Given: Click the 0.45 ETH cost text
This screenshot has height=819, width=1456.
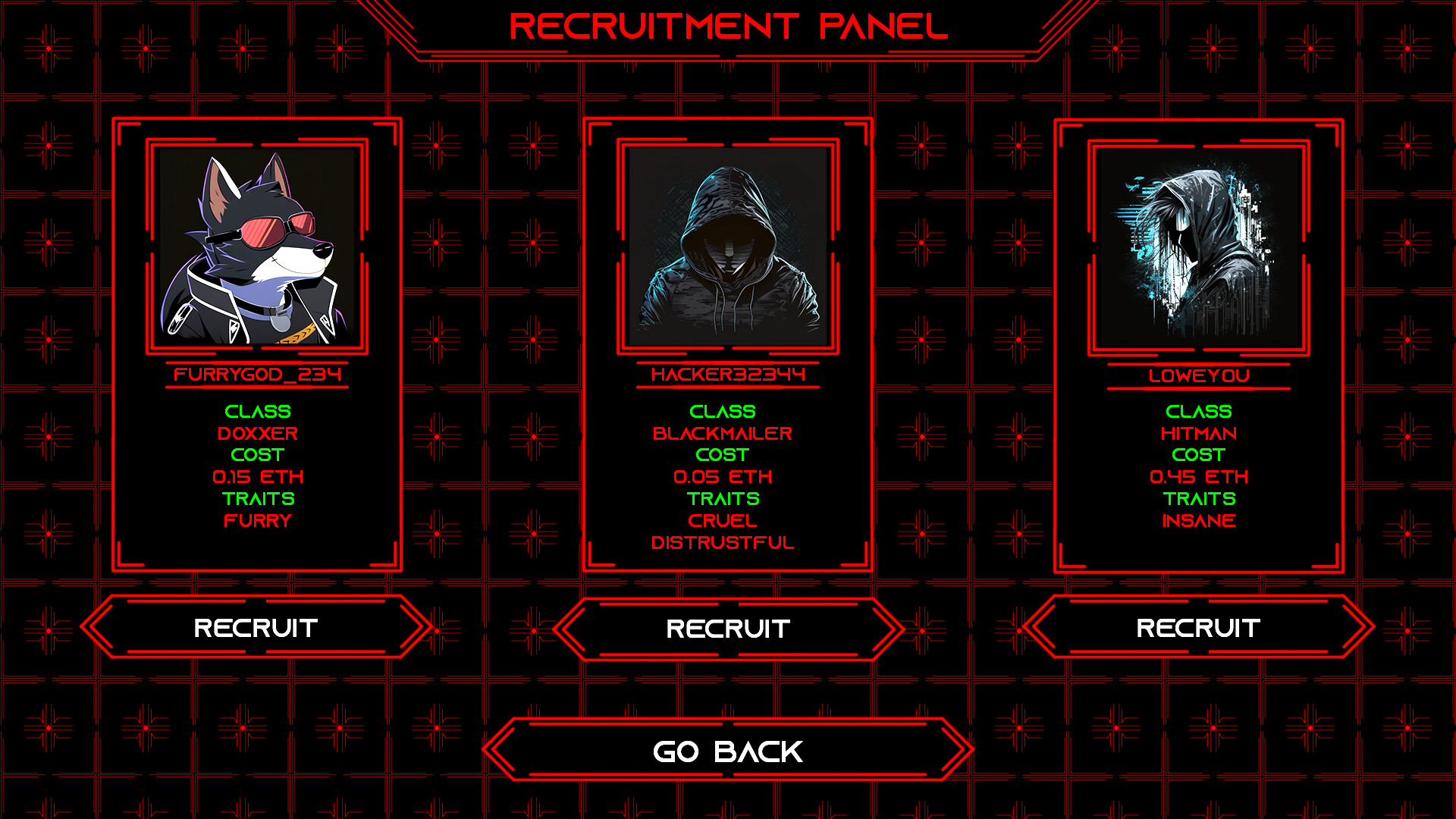Looking at the screenshot, I should (x=1199, y=477).
